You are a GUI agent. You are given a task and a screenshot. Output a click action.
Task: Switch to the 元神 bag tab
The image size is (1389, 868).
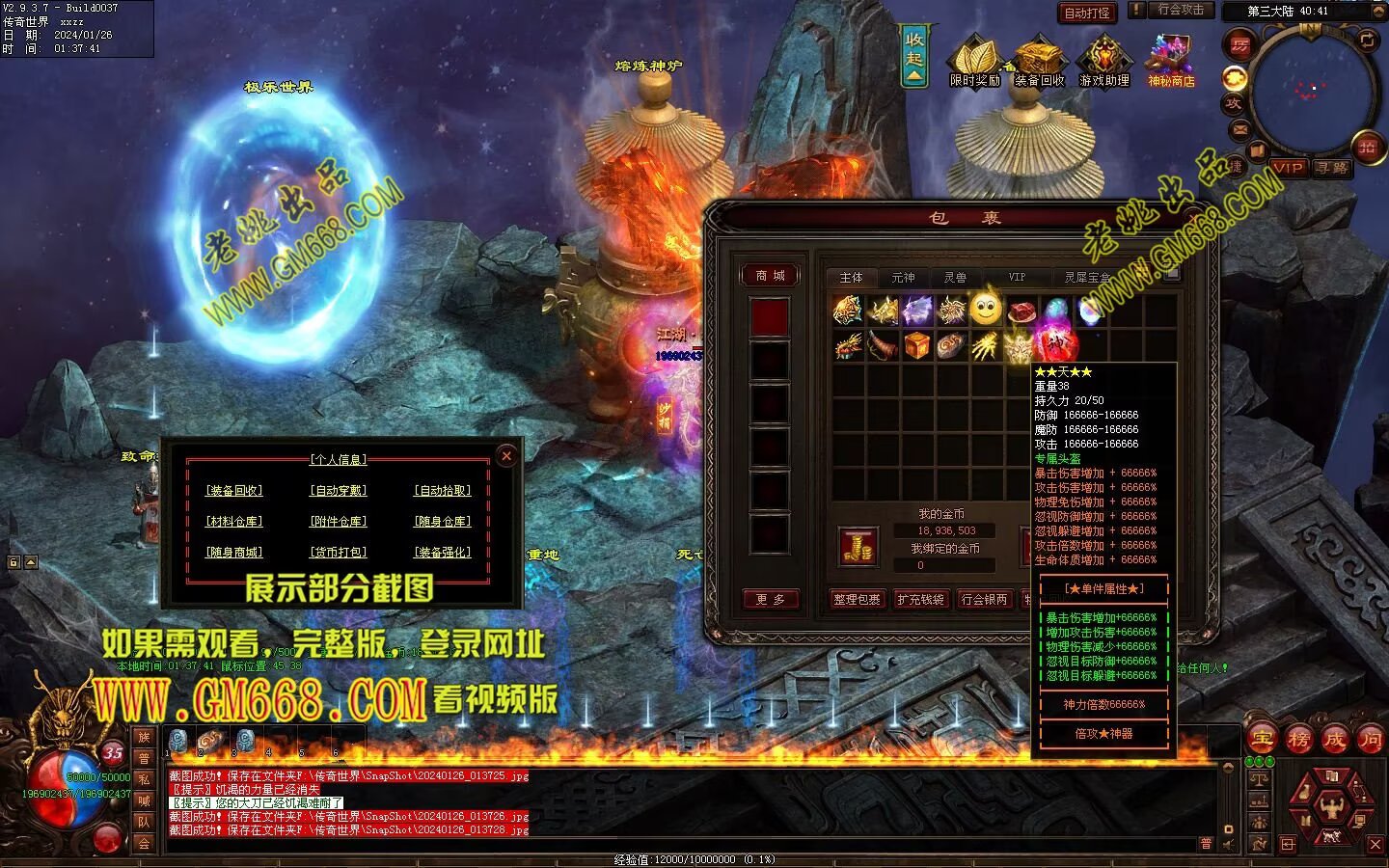coord(903,278)
